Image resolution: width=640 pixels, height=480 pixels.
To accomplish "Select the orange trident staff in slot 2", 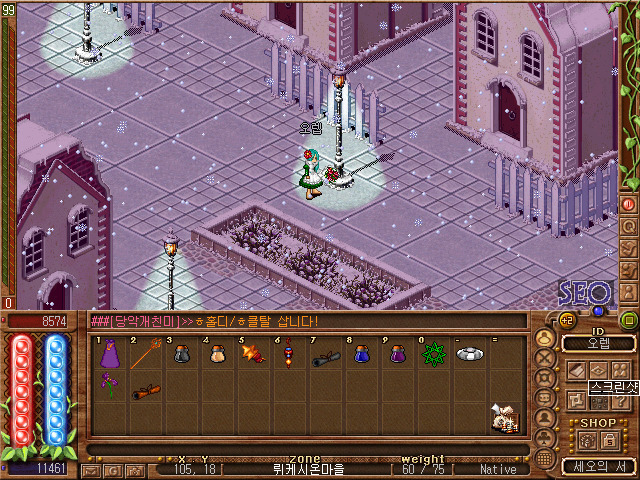I will [145, 355].
